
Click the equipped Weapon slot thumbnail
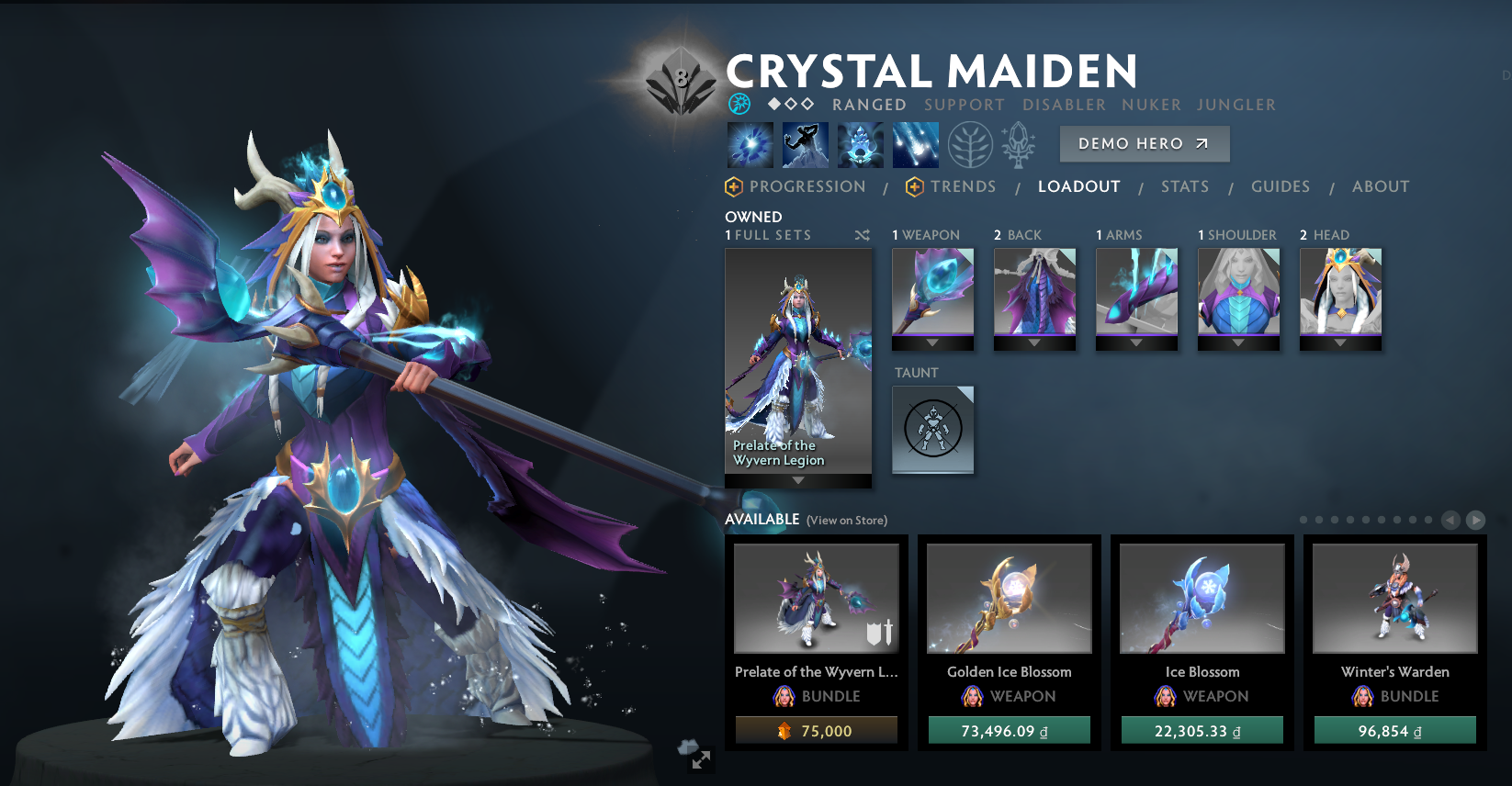(x=932, y=292)
